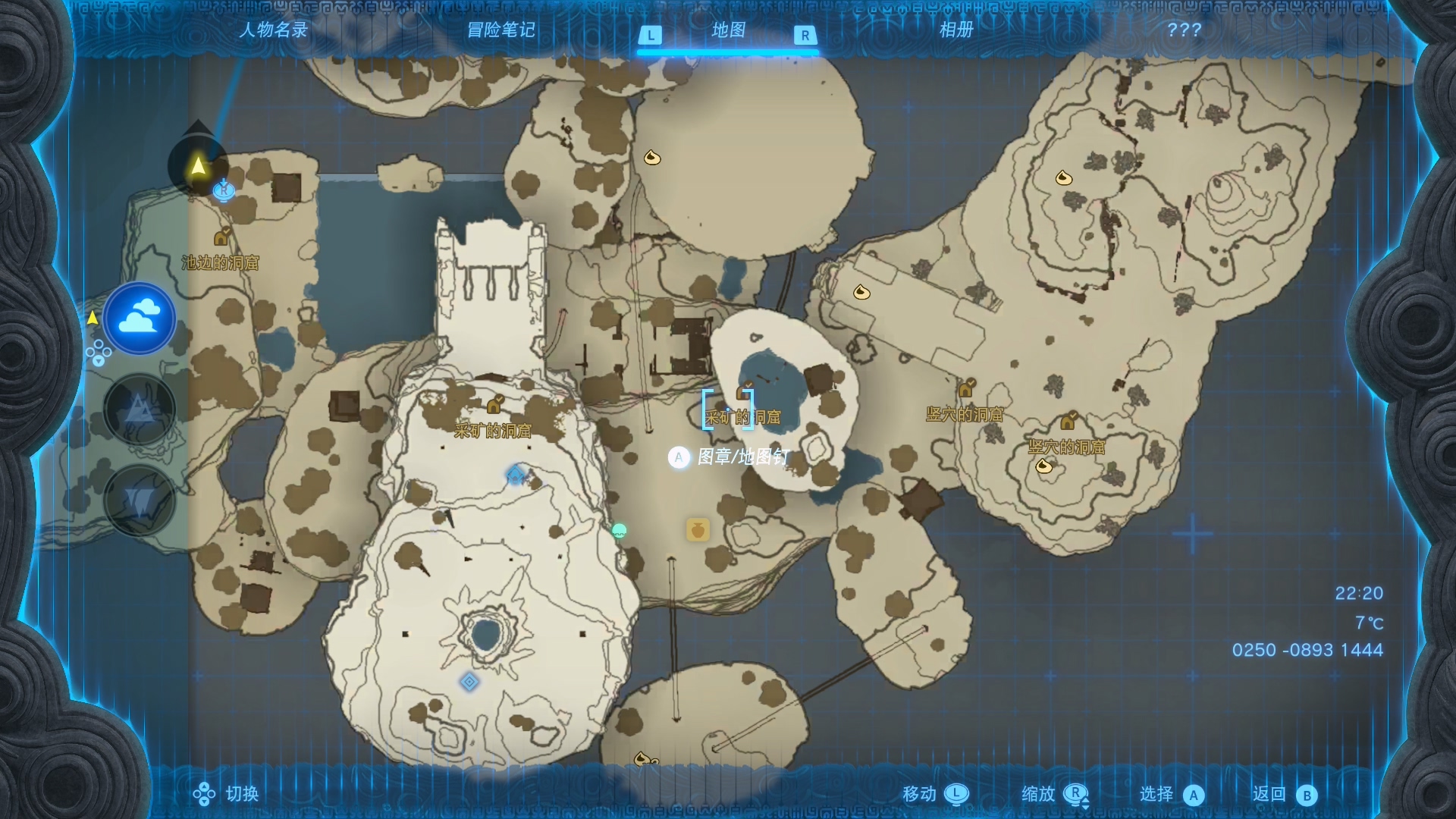The height and width of the screenshot is (819, 1456).
Task: Select the 池边的洞窟 cave marker
Action: 222,237
